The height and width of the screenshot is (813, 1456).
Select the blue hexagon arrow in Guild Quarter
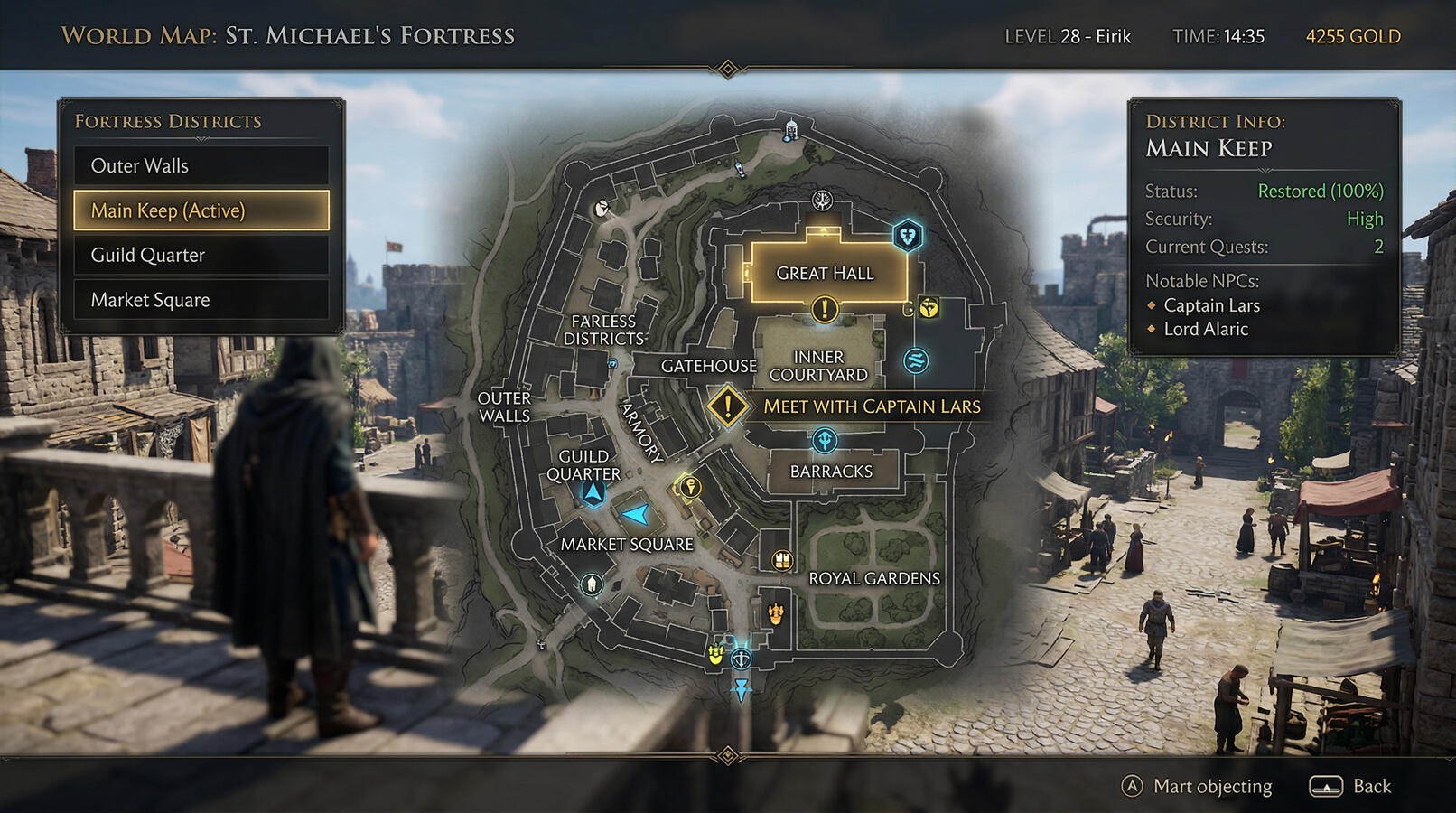coord(593,493)
